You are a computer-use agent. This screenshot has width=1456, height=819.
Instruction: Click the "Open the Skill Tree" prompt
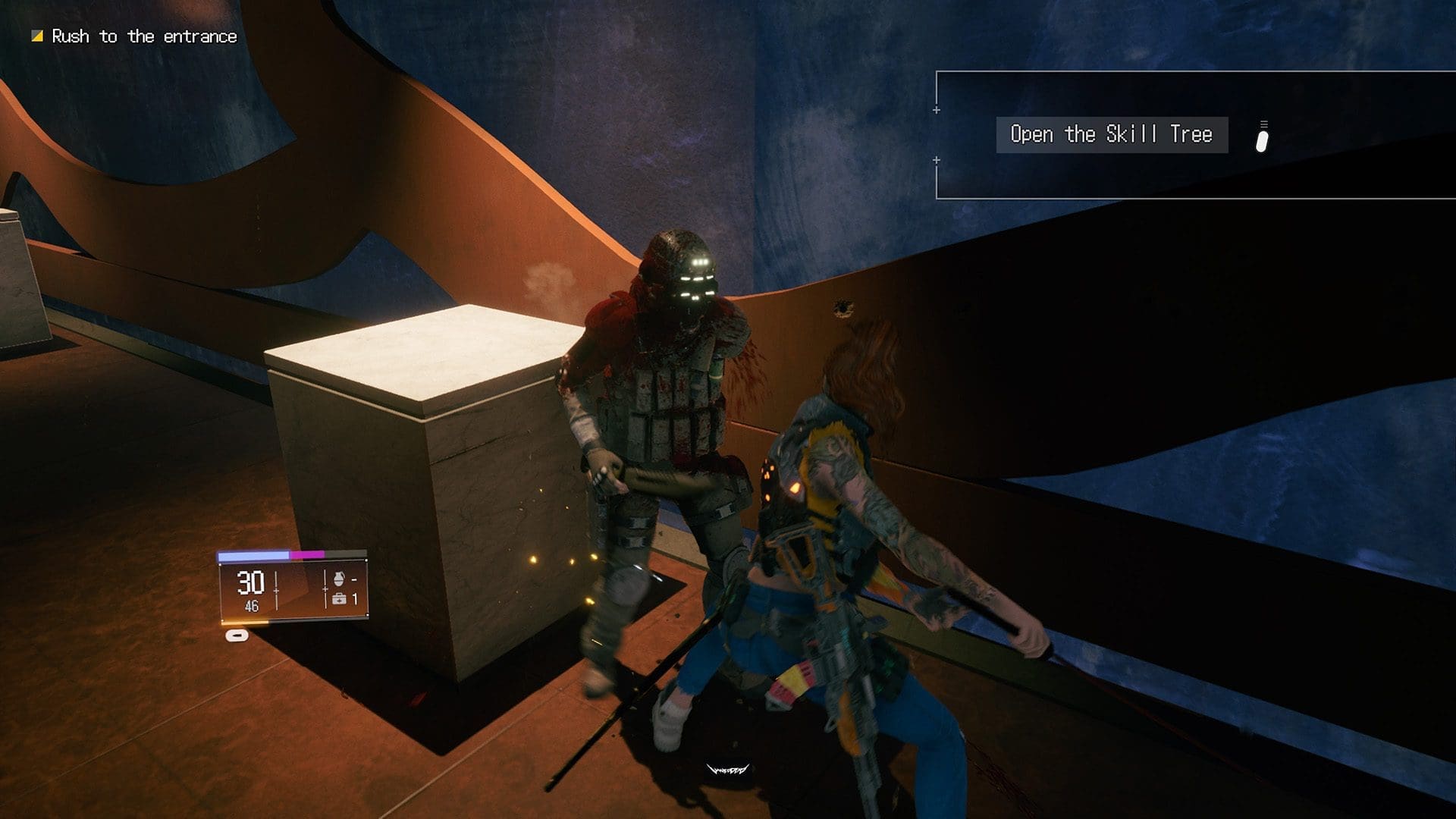(x=1111, y=135)
